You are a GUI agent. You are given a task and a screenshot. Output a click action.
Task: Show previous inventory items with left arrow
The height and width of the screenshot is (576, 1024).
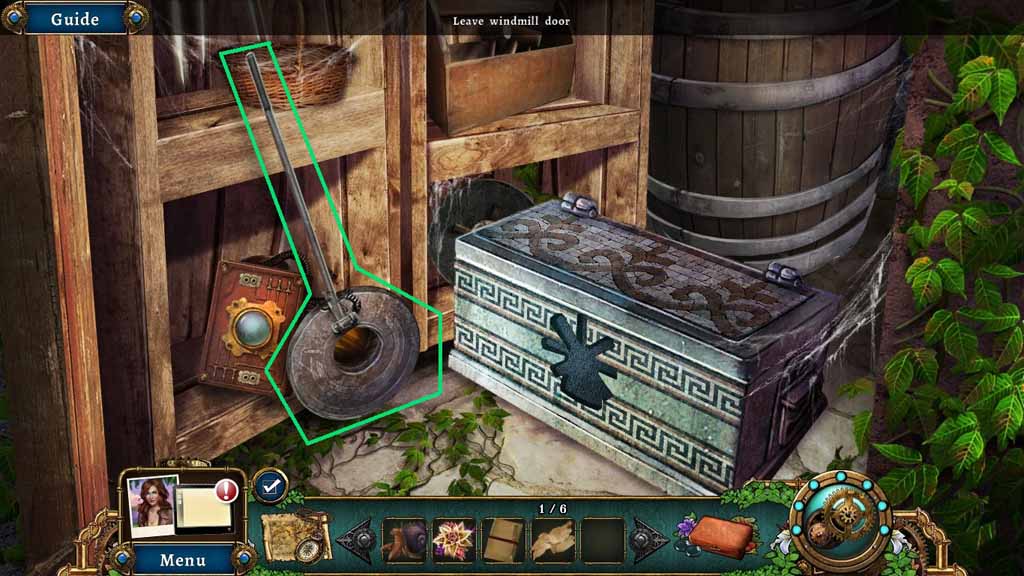pyautogui.click(x=356, y=541)
